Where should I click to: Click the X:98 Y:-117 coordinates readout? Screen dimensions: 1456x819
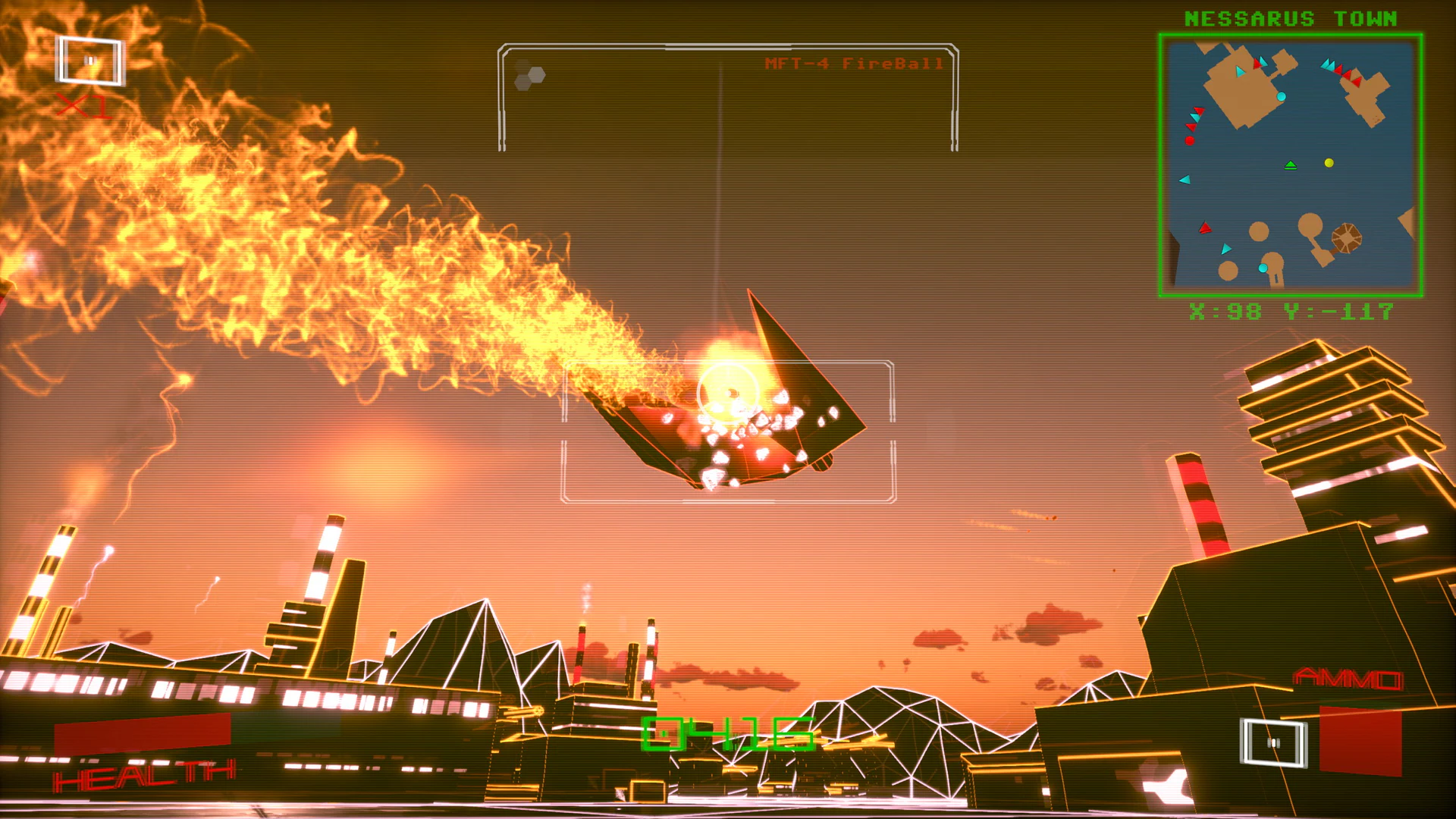[x=1292, y=310]
